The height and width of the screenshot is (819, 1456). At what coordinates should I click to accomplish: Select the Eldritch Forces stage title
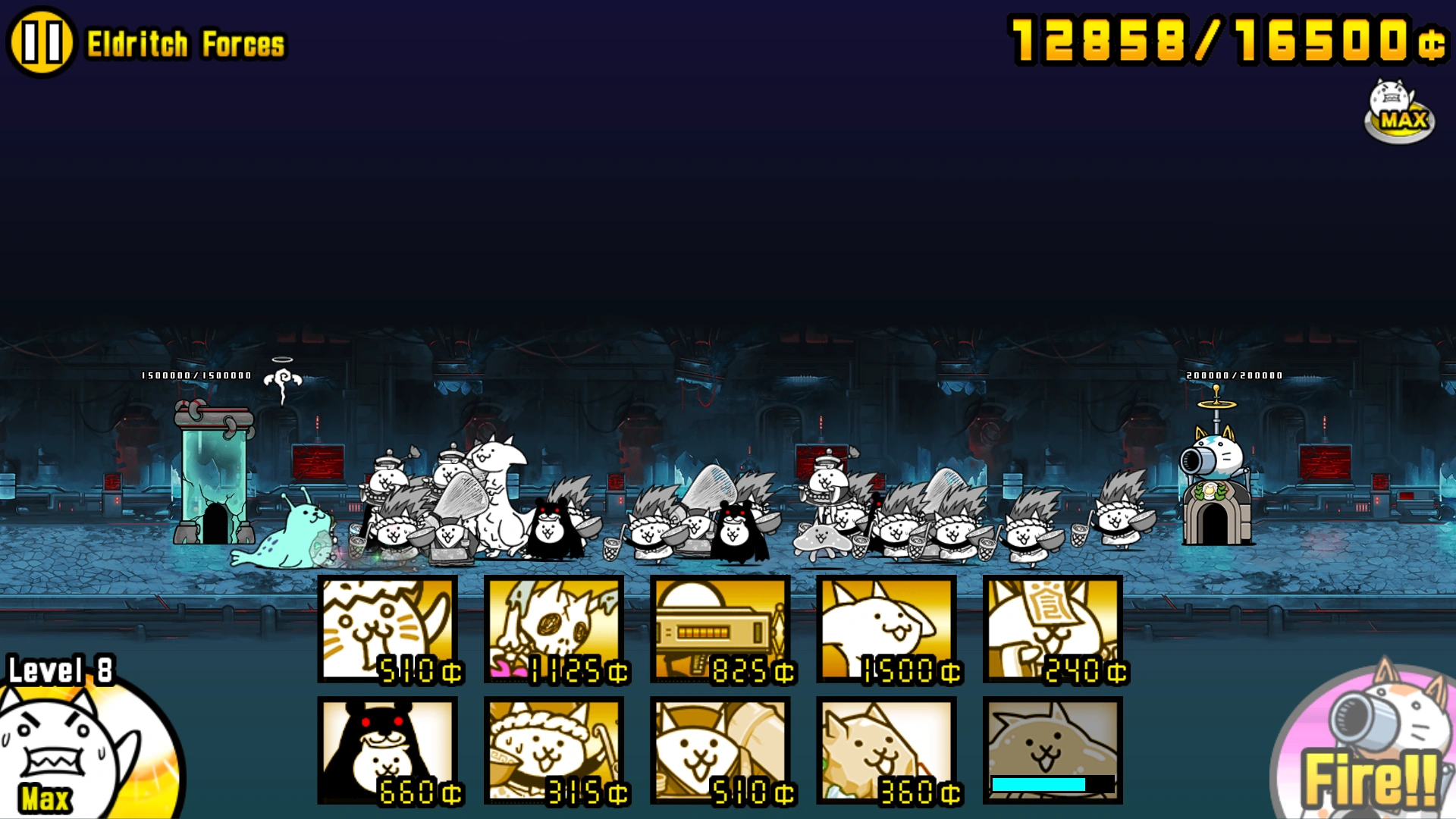pos(186,43)
